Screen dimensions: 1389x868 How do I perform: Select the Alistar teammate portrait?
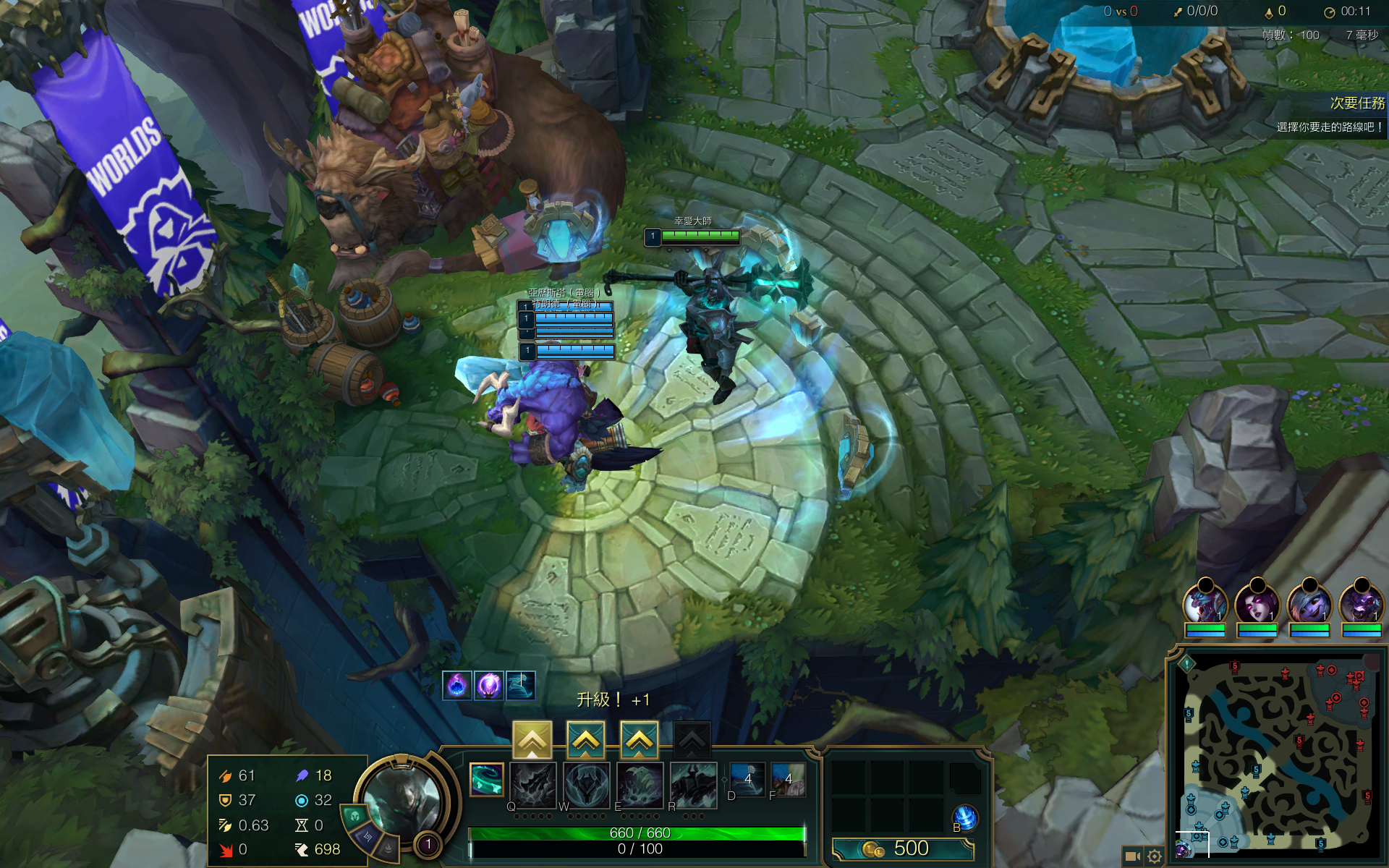coord(1362,604)
